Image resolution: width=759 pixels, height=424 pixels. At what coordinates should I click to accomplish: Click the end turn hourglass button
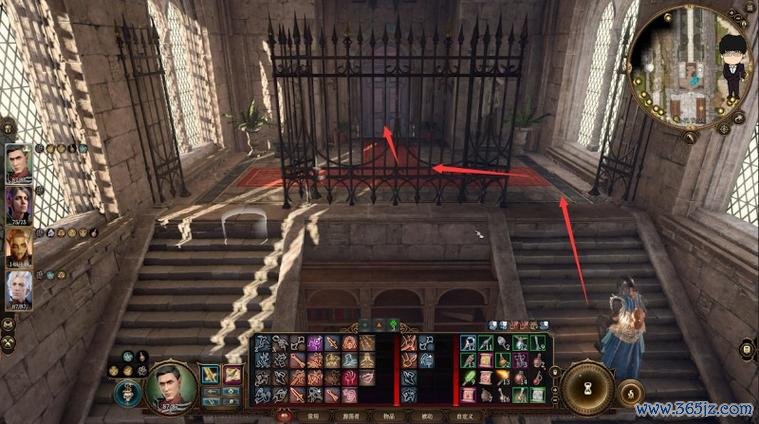pyautogui.click(x=587, y=386)
